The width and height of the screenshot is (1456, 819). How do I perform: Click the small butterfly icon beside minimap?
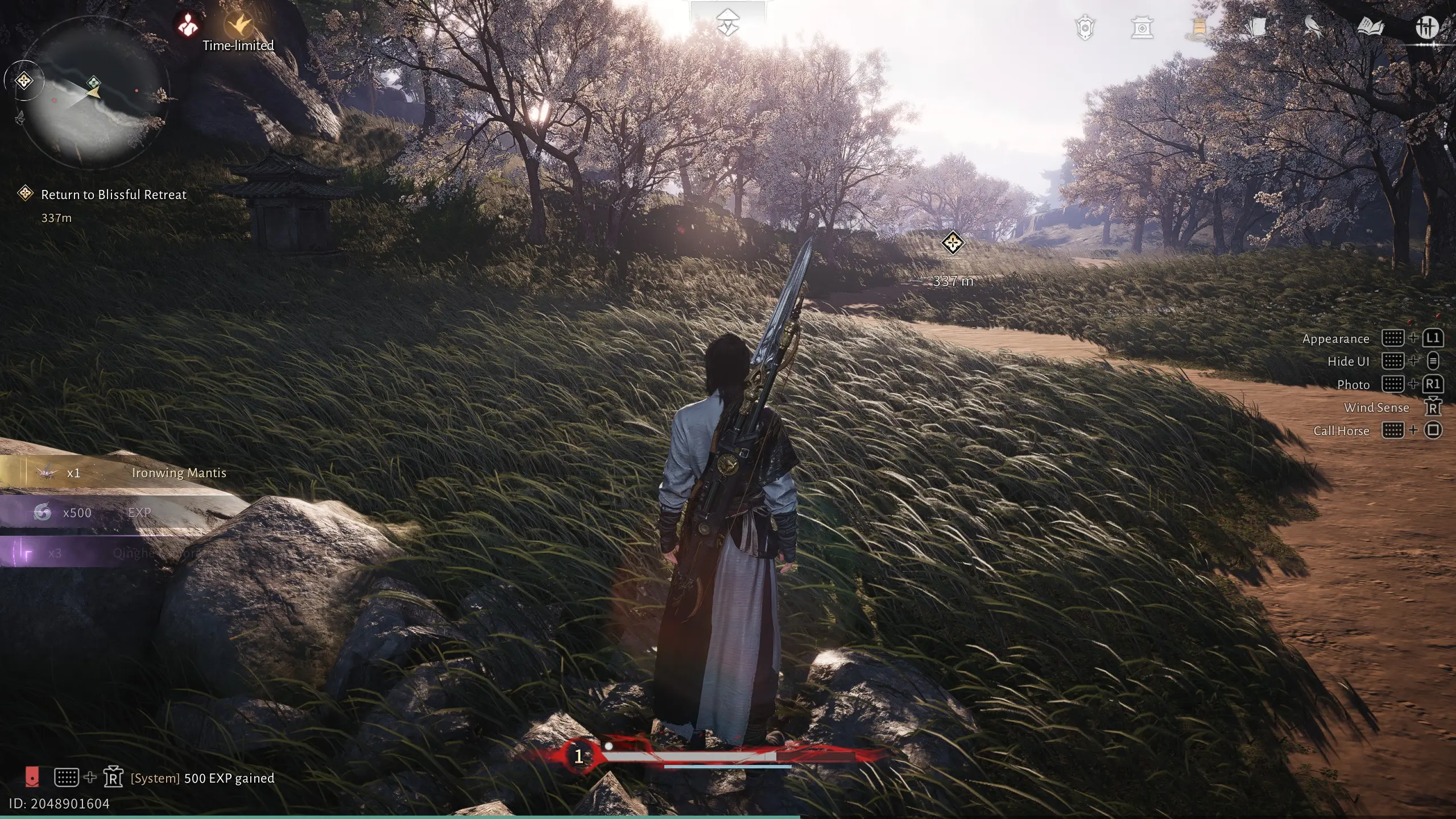click(20, 118)
